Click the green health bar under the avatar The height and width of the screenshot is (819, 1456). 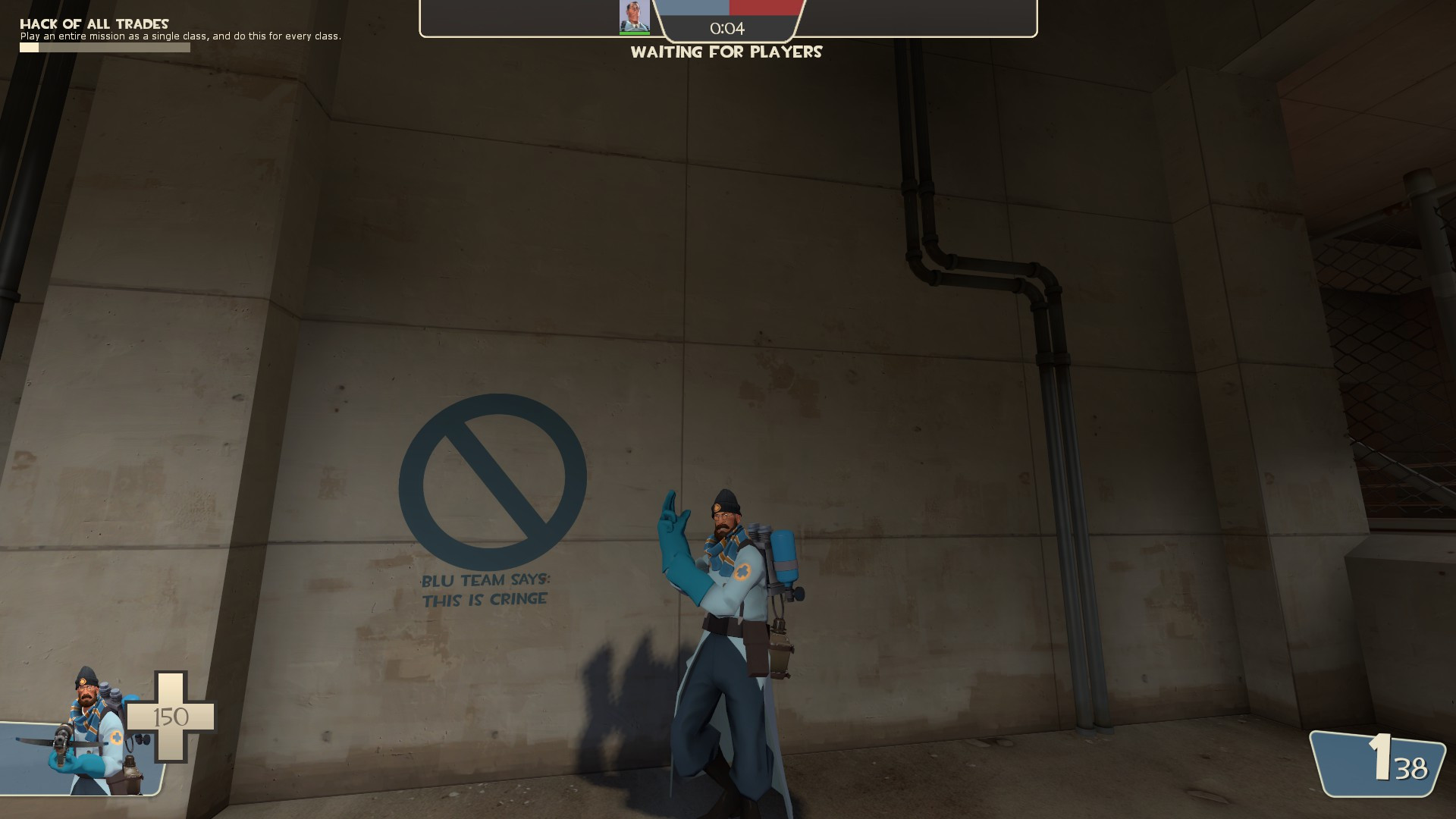click(633, 32)
